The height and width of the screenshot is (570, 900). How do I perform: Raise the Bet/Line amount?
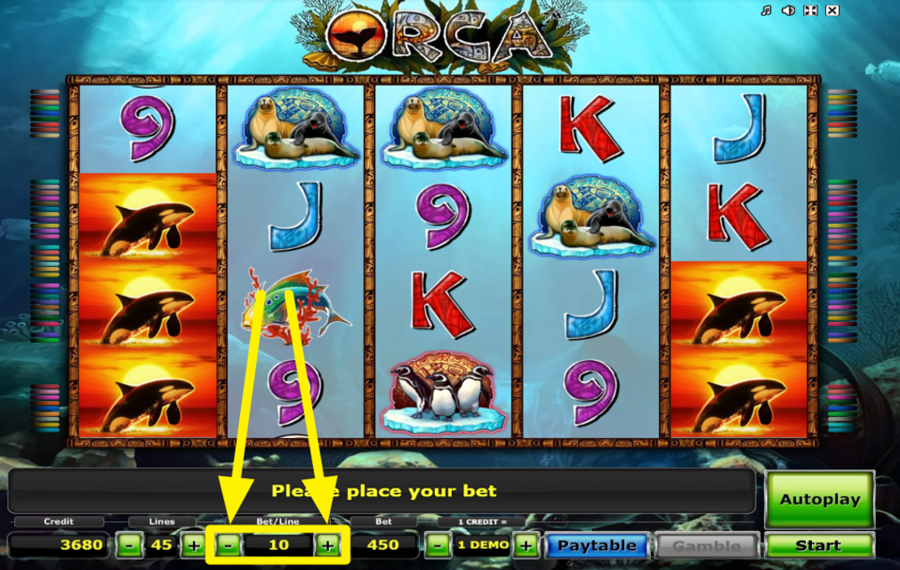coord(327,546)
